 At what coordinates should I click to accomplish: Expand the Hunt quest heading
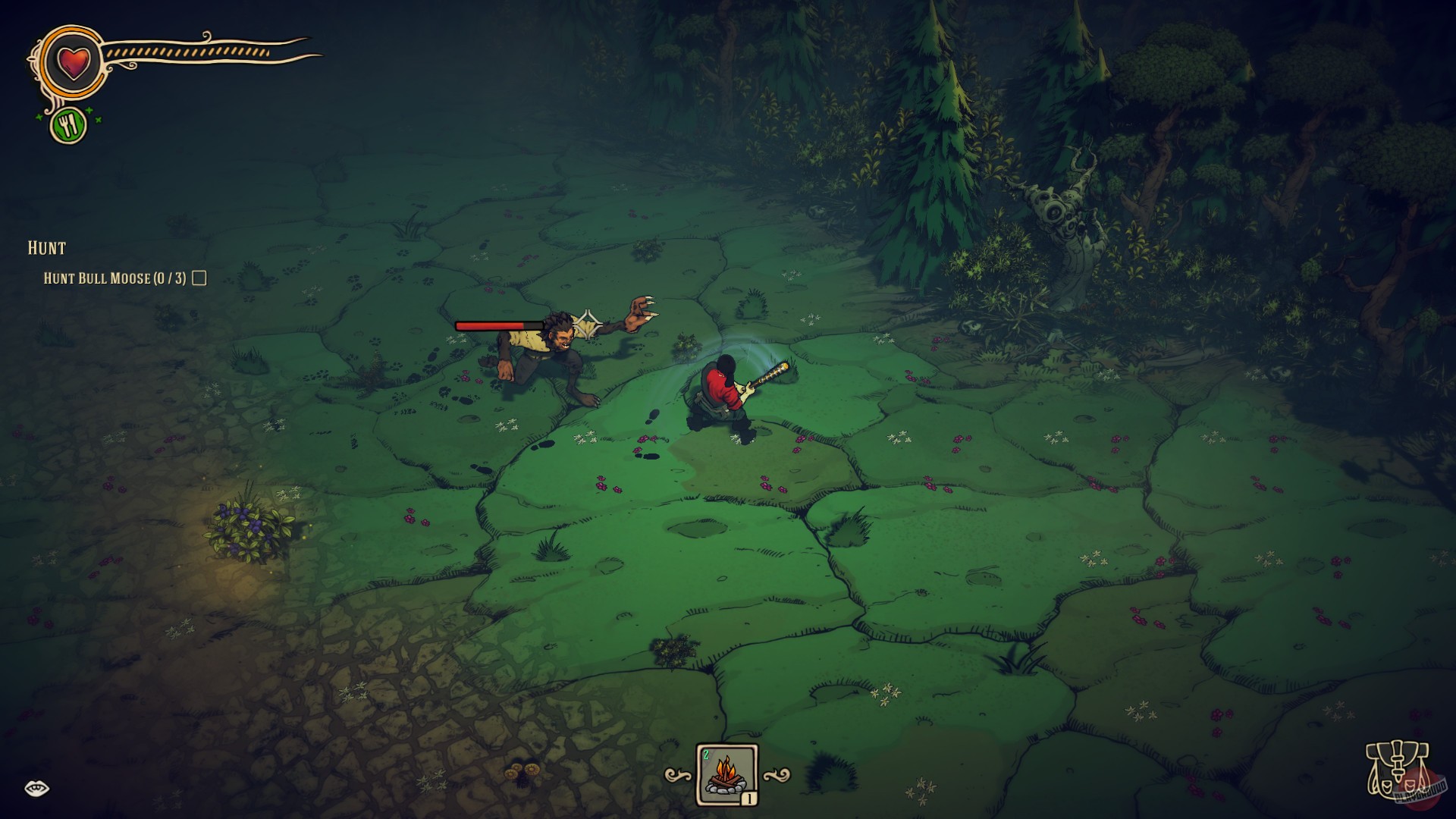(x=47, y=247)
